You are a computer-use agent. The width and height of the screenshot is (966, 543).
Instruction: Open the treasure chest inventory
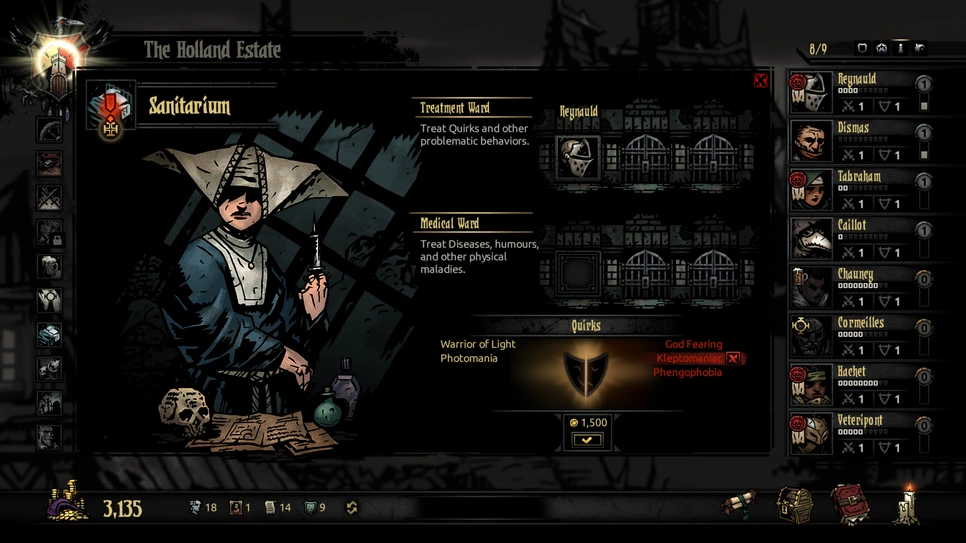pos(795,503)
